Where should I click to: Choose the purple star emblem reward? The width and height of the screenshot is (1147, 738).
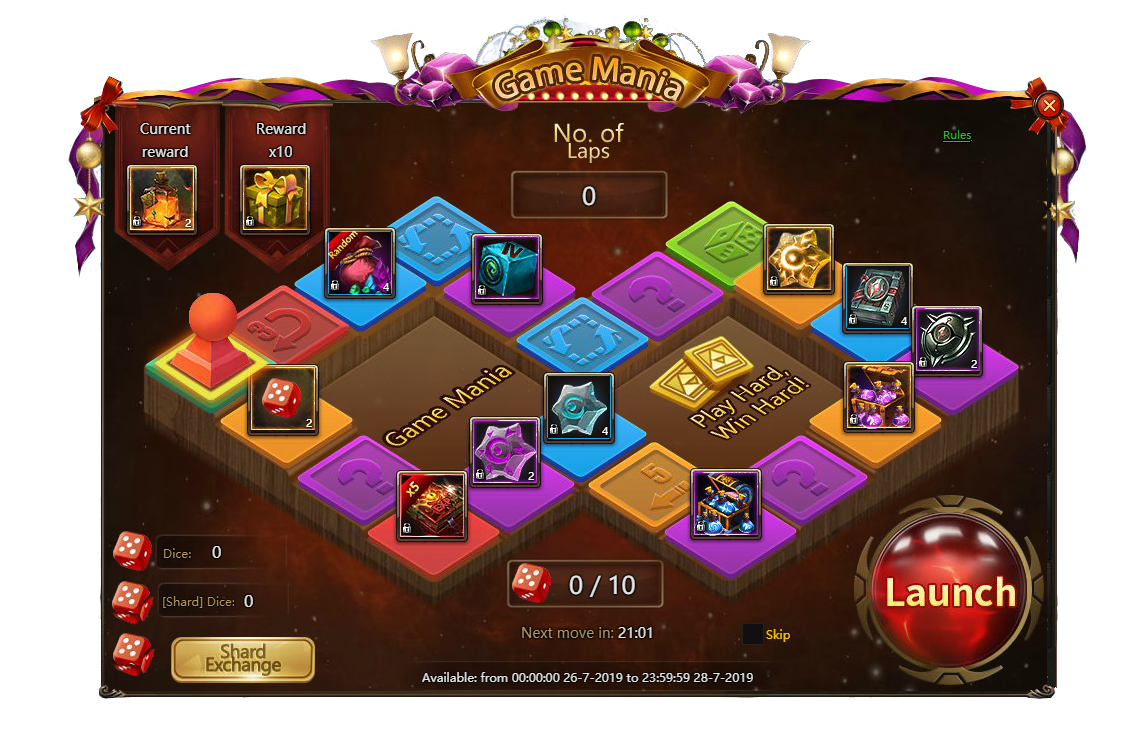[x=505, y=452]
